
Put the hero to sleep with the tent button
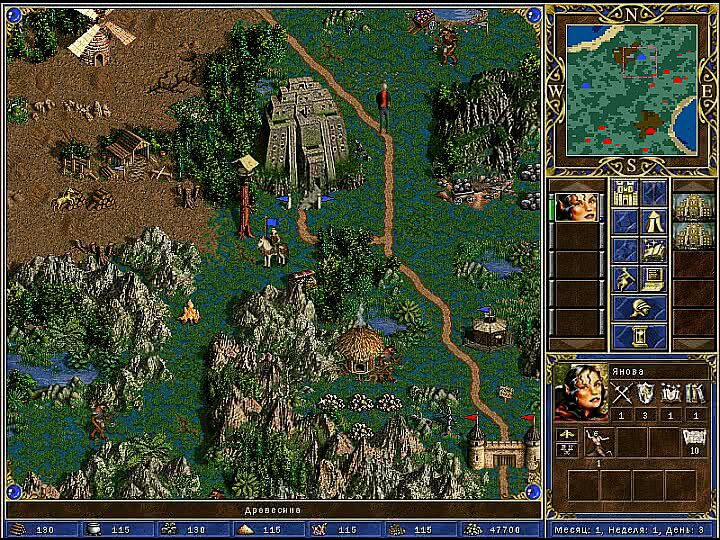tap(654, 221)
